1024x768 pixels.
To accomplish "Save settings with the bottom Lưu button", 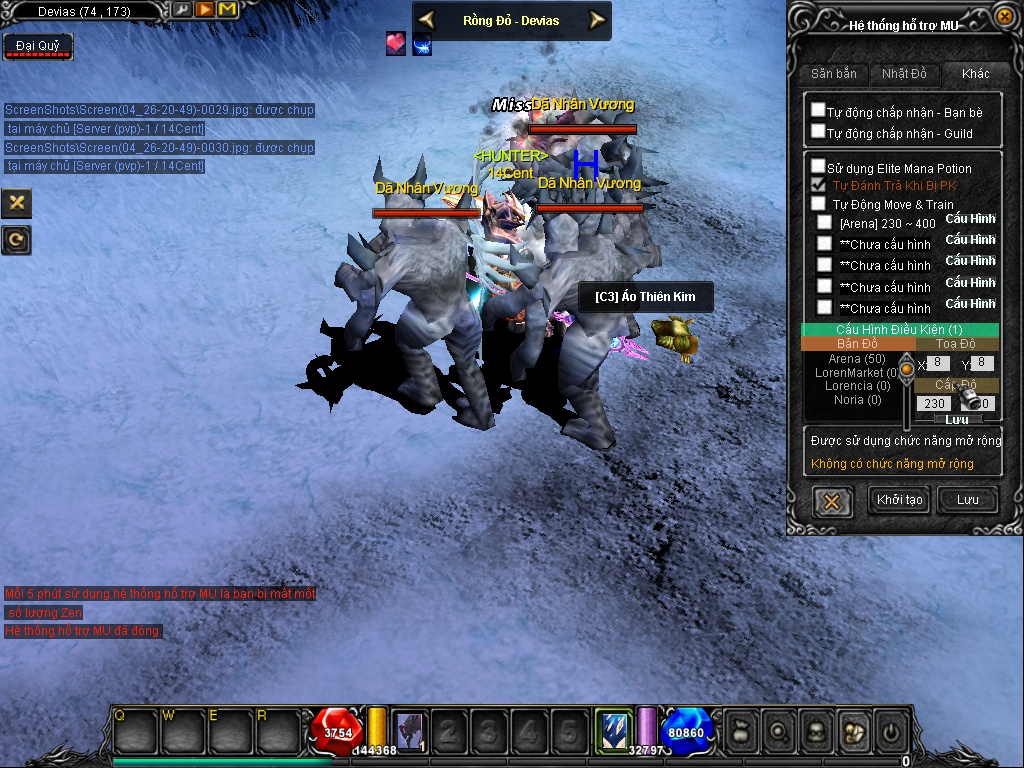I will (967, 500).
